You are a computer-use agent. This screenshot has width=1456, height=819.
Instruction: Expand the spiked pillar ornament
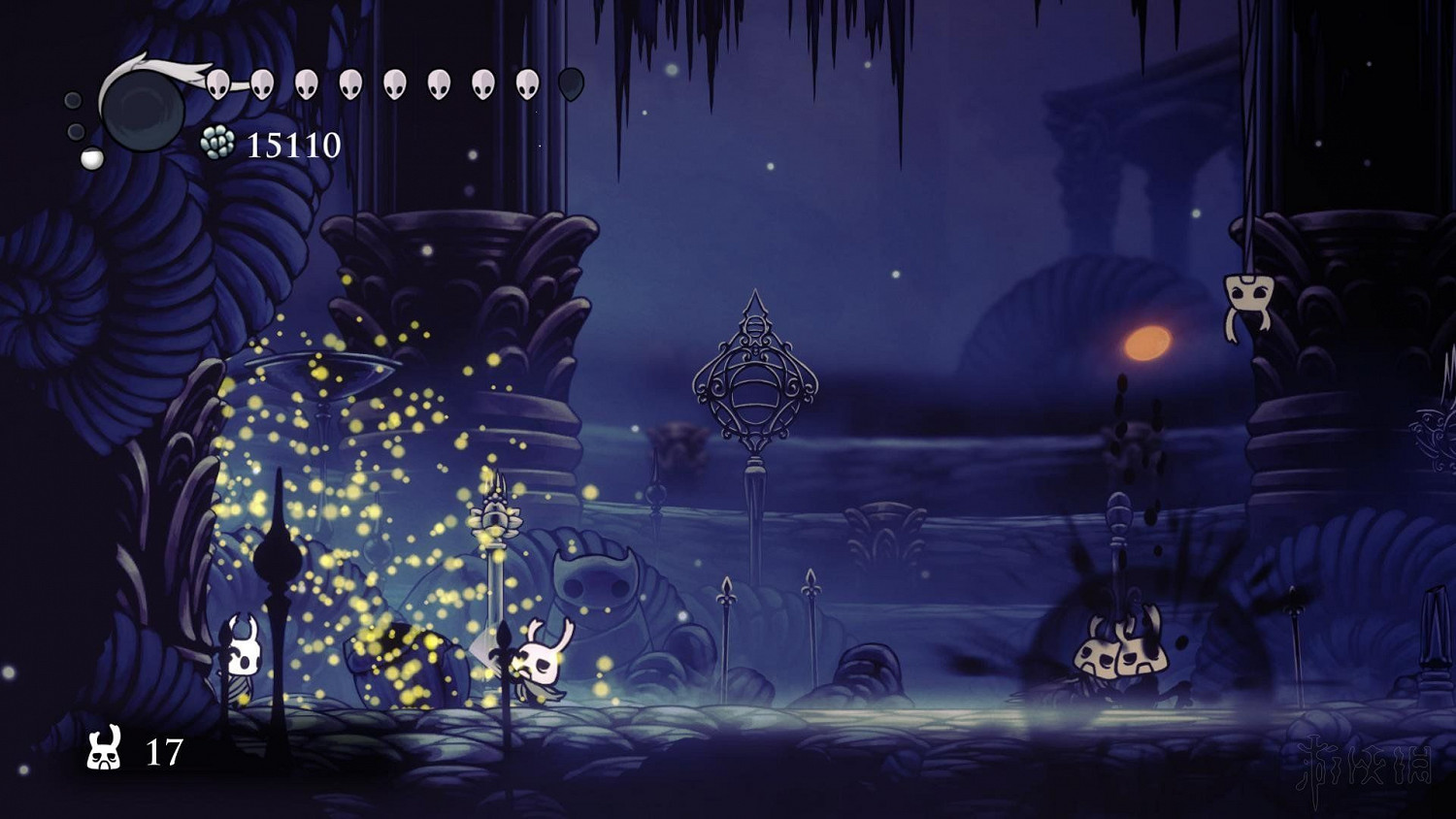(x=498, y=514)
